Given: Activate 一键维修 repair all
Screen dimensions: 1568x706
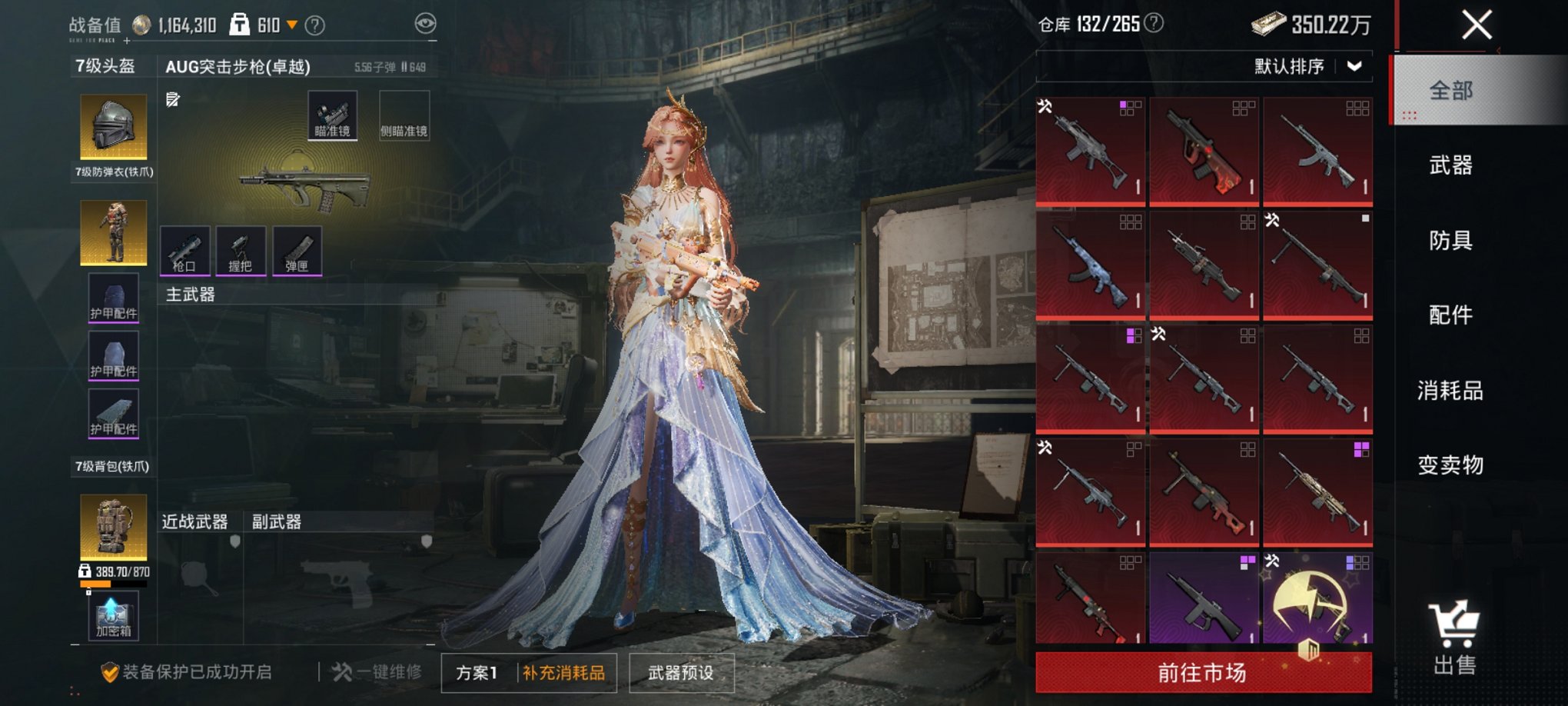Looking at the screenshot, I should 377,672.
